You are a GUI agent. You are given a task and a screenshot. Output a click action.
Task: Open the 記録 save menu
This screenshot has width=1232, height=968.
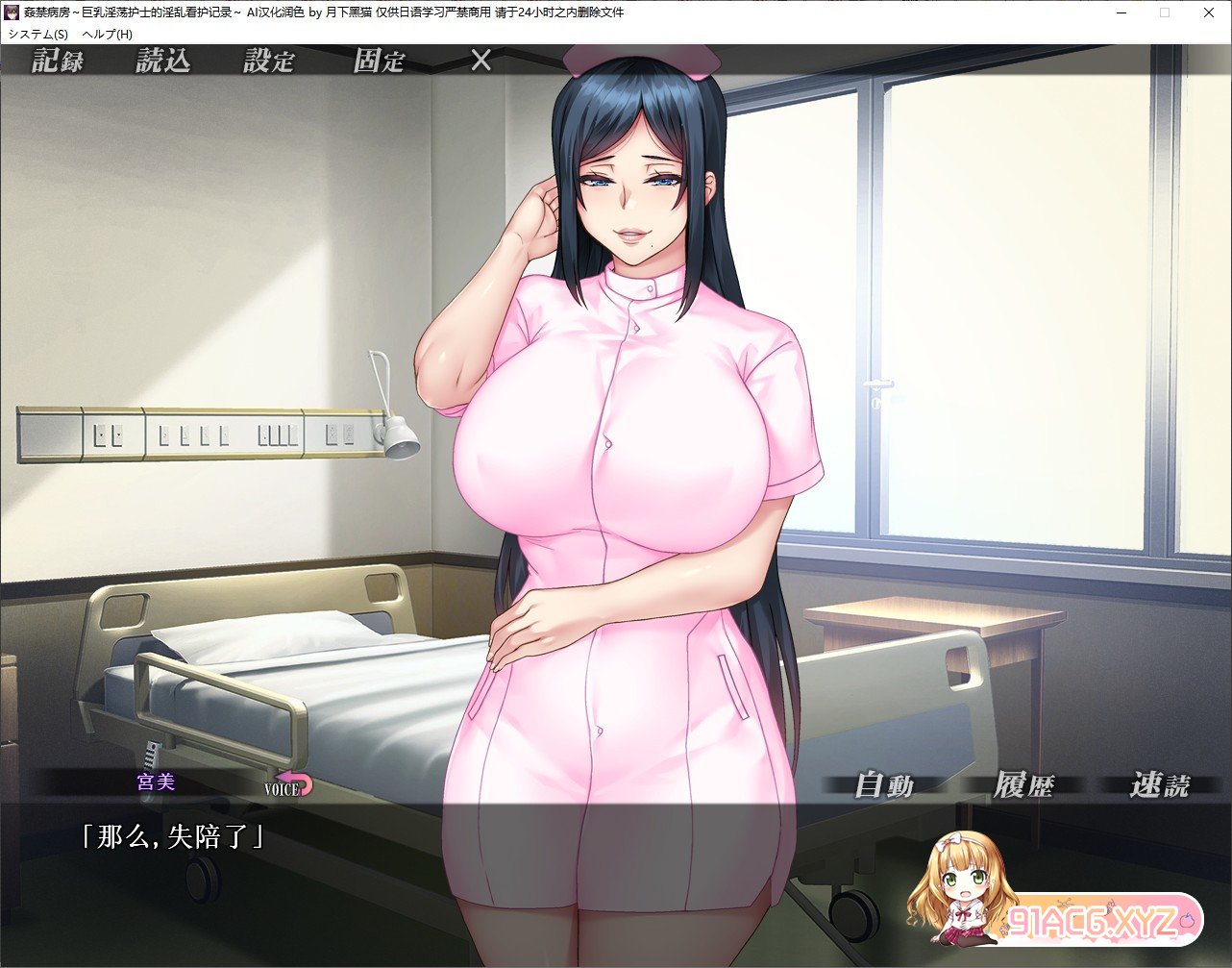[58, 62]
